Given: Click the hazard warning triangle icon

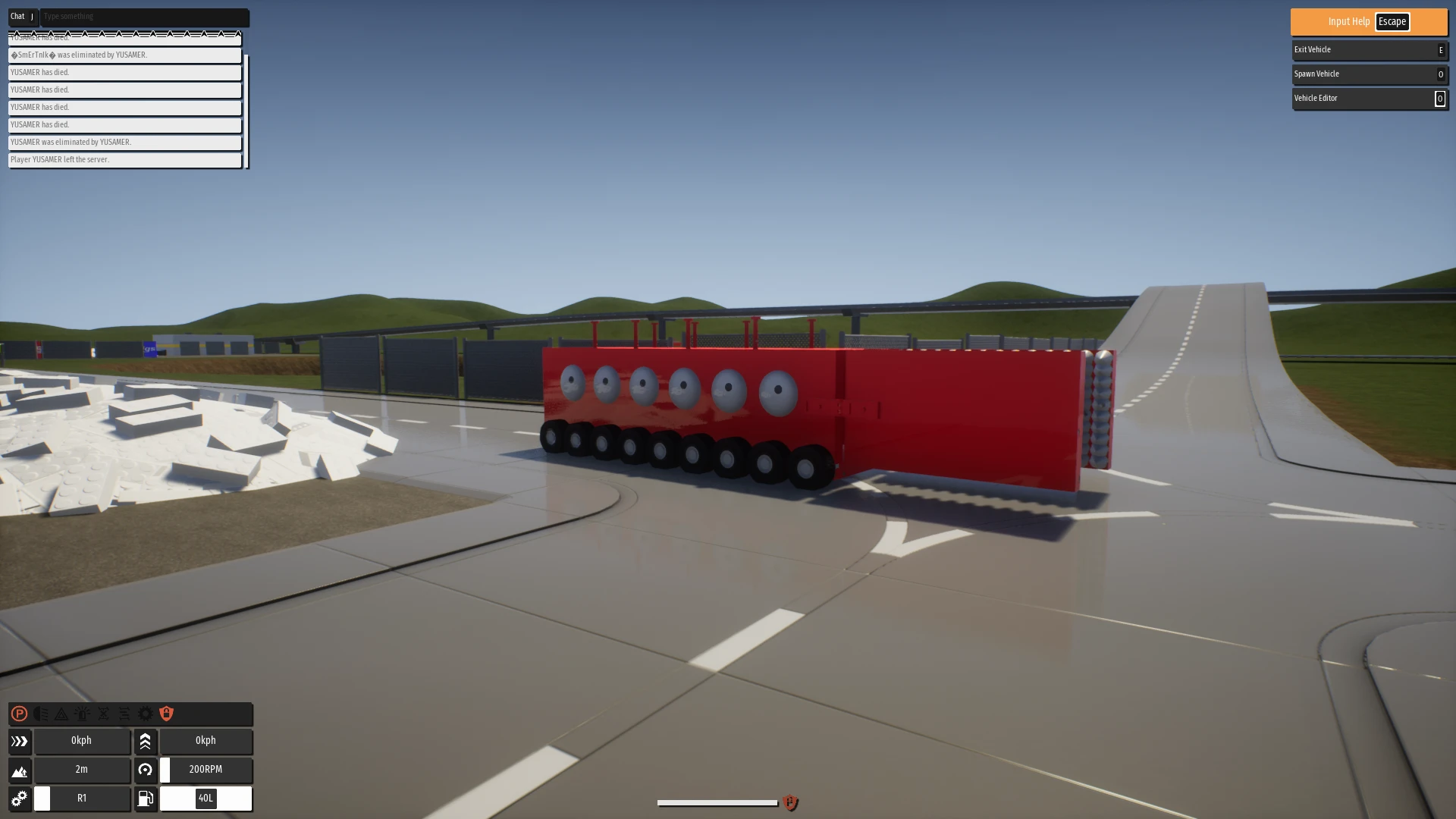Looking at the screenshot, I should click(x=61, y=714).
